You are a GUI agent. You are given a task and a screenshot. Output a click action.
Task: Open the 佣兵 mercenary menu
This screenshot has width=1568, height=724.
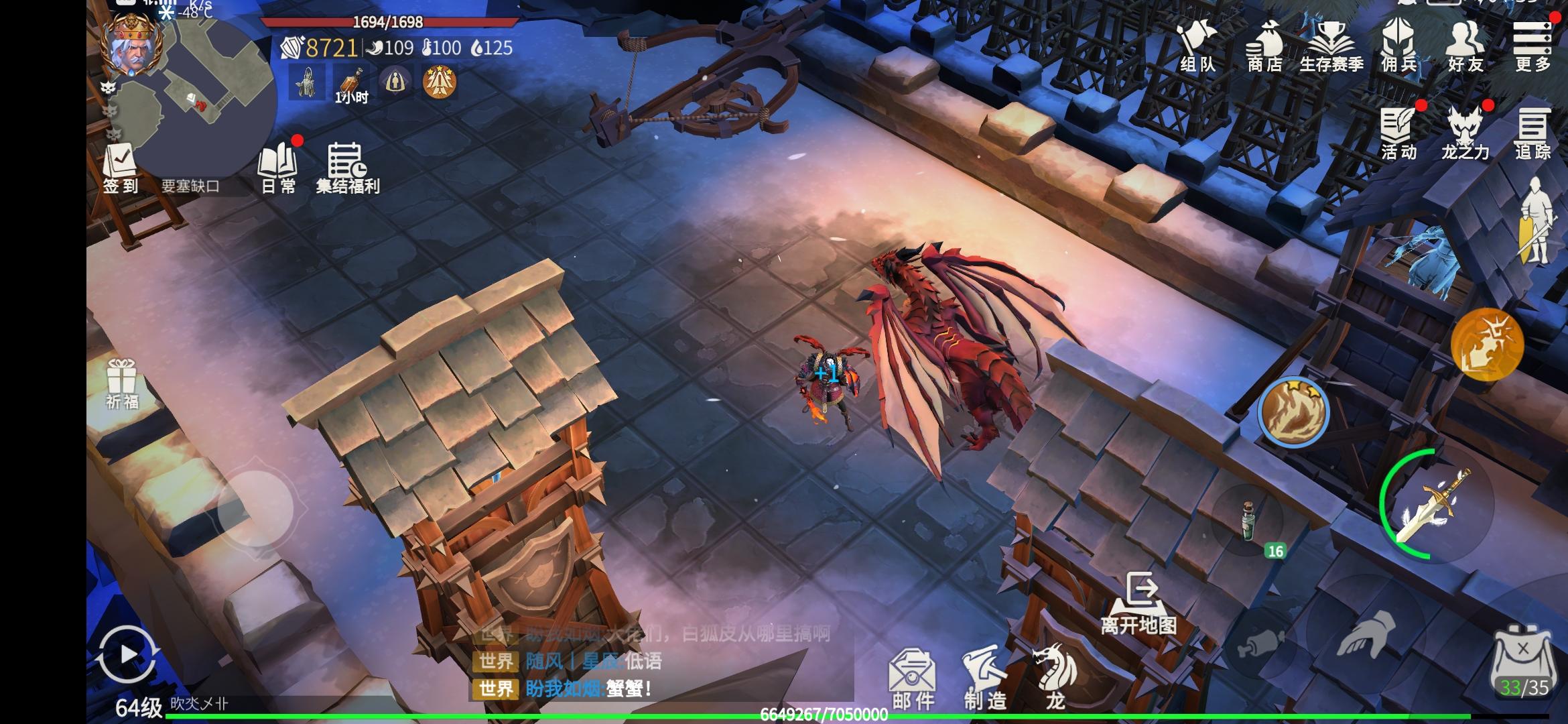[x=1399, y=46]
